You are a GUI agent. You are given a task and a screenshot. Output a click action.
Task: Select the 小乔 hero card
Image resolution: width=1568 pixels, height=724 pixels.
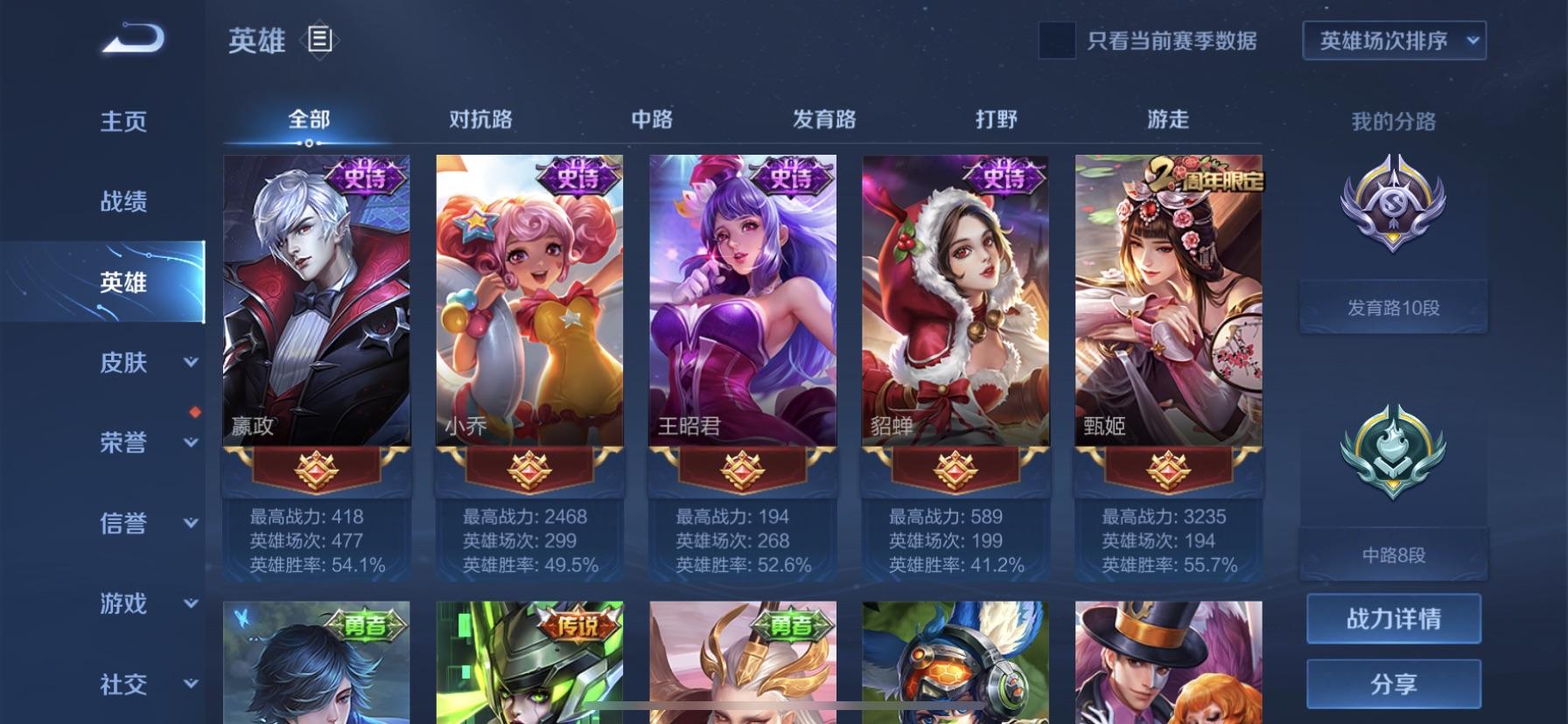pyautogui.click(x=529, y=302)
